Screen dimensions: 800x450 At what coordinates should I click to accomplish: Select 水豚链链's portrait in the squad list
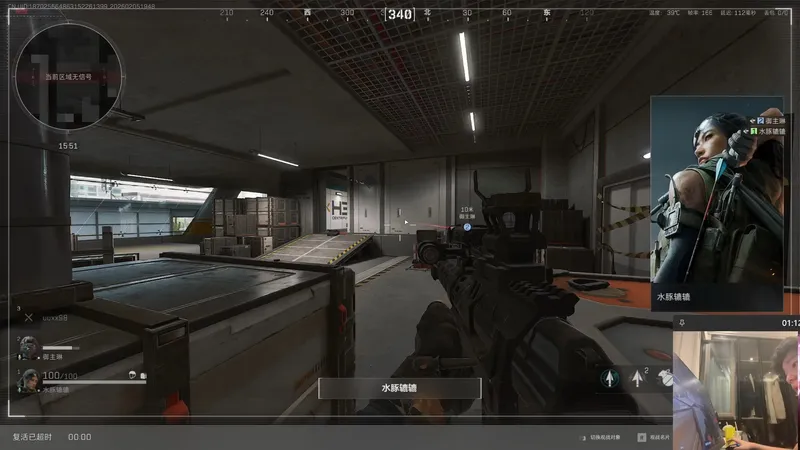29,379
